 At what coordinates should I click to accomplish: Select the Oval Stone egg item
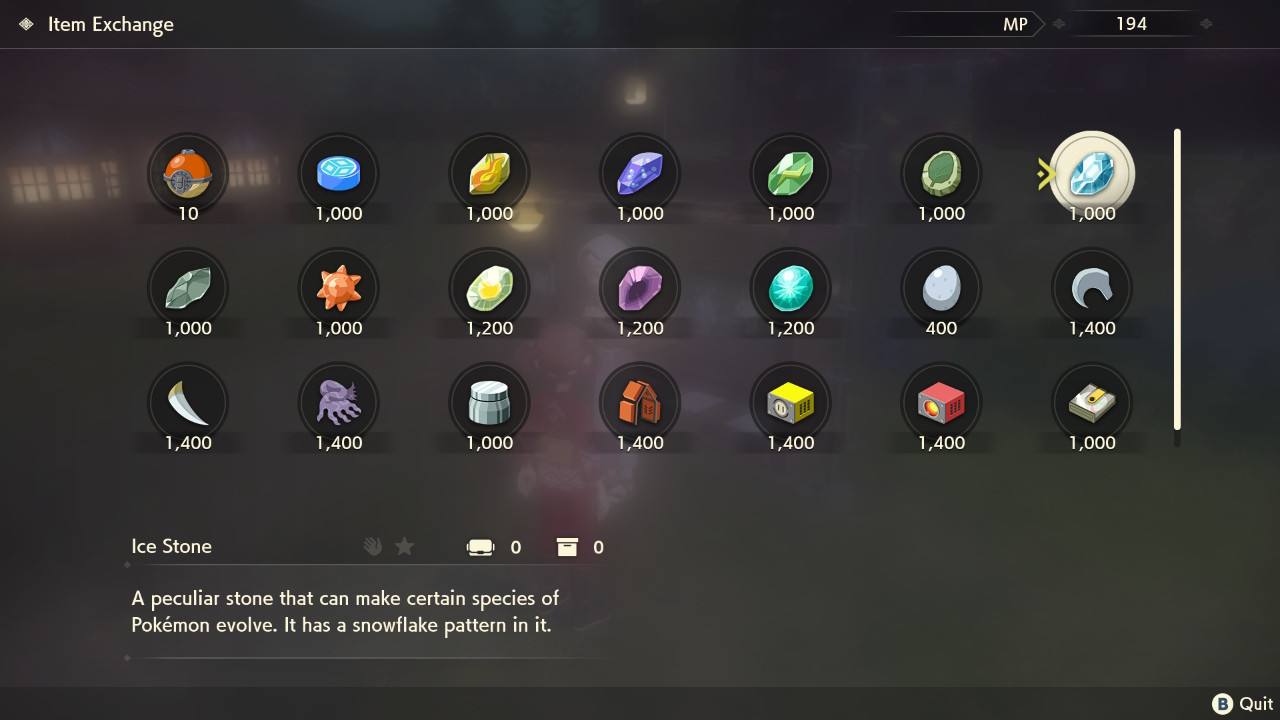tap(941, 290)
